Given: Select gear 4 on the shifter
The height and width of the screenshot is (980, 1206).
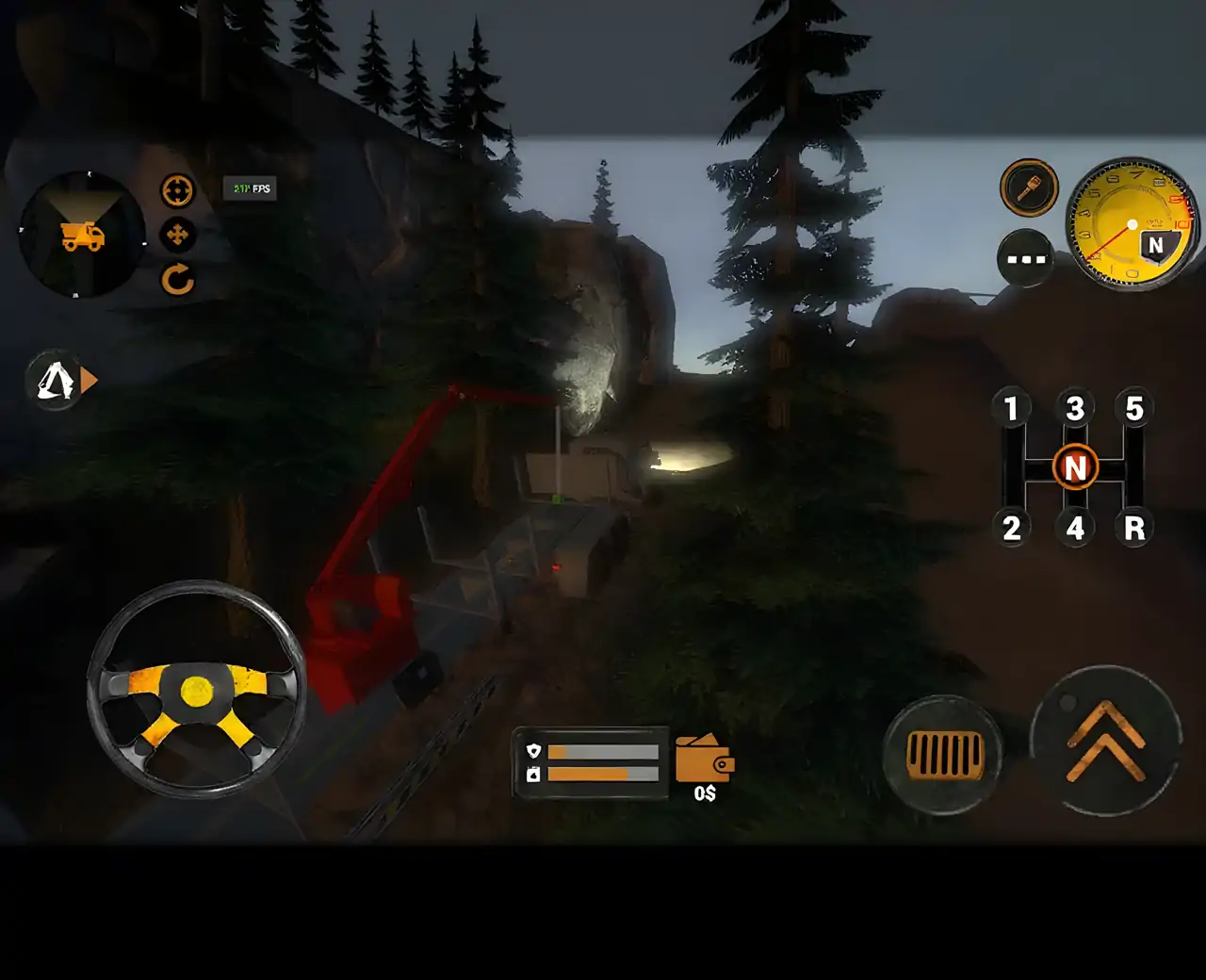Looking at the screenshot, I should 1075,528.
